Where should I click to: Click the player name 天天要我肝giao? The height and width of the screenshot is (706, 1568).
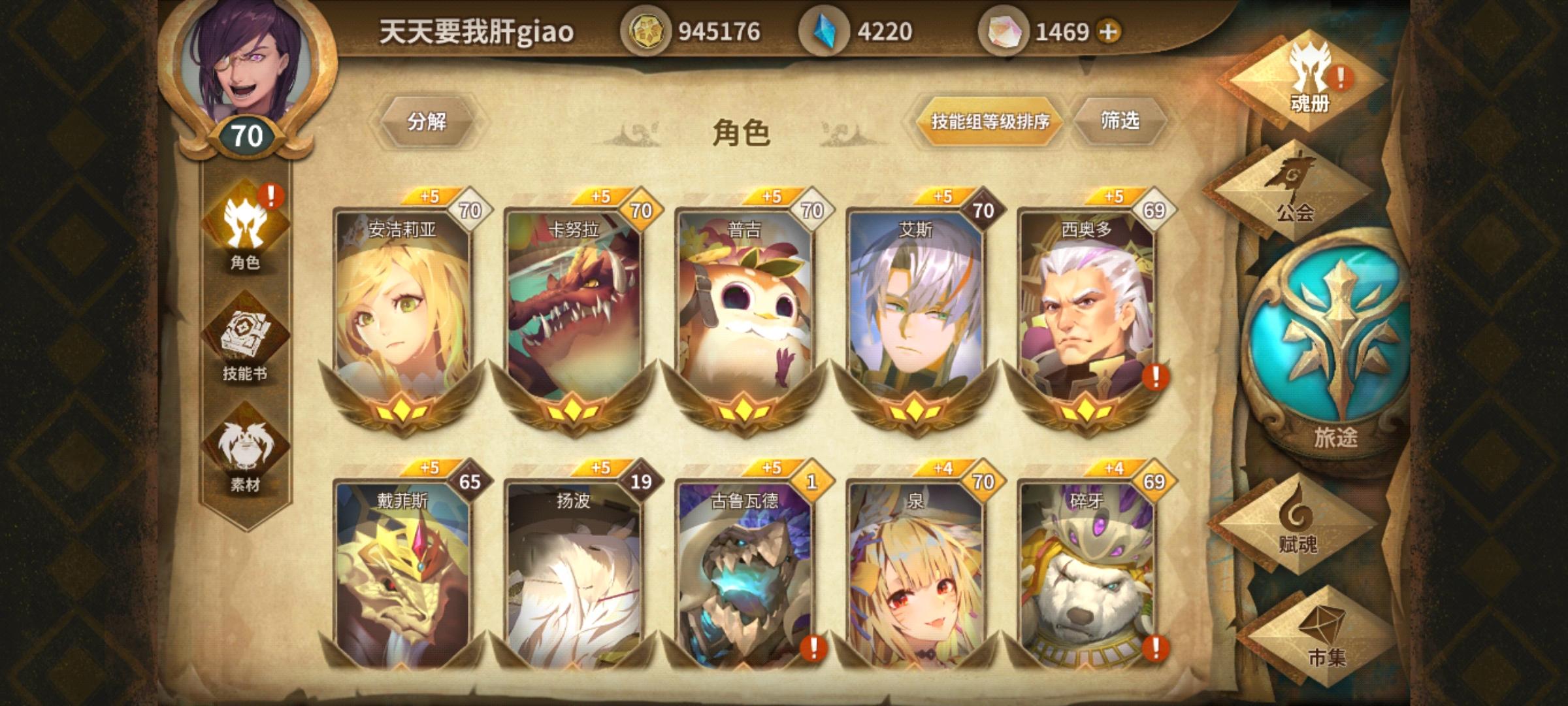point(476,29)
